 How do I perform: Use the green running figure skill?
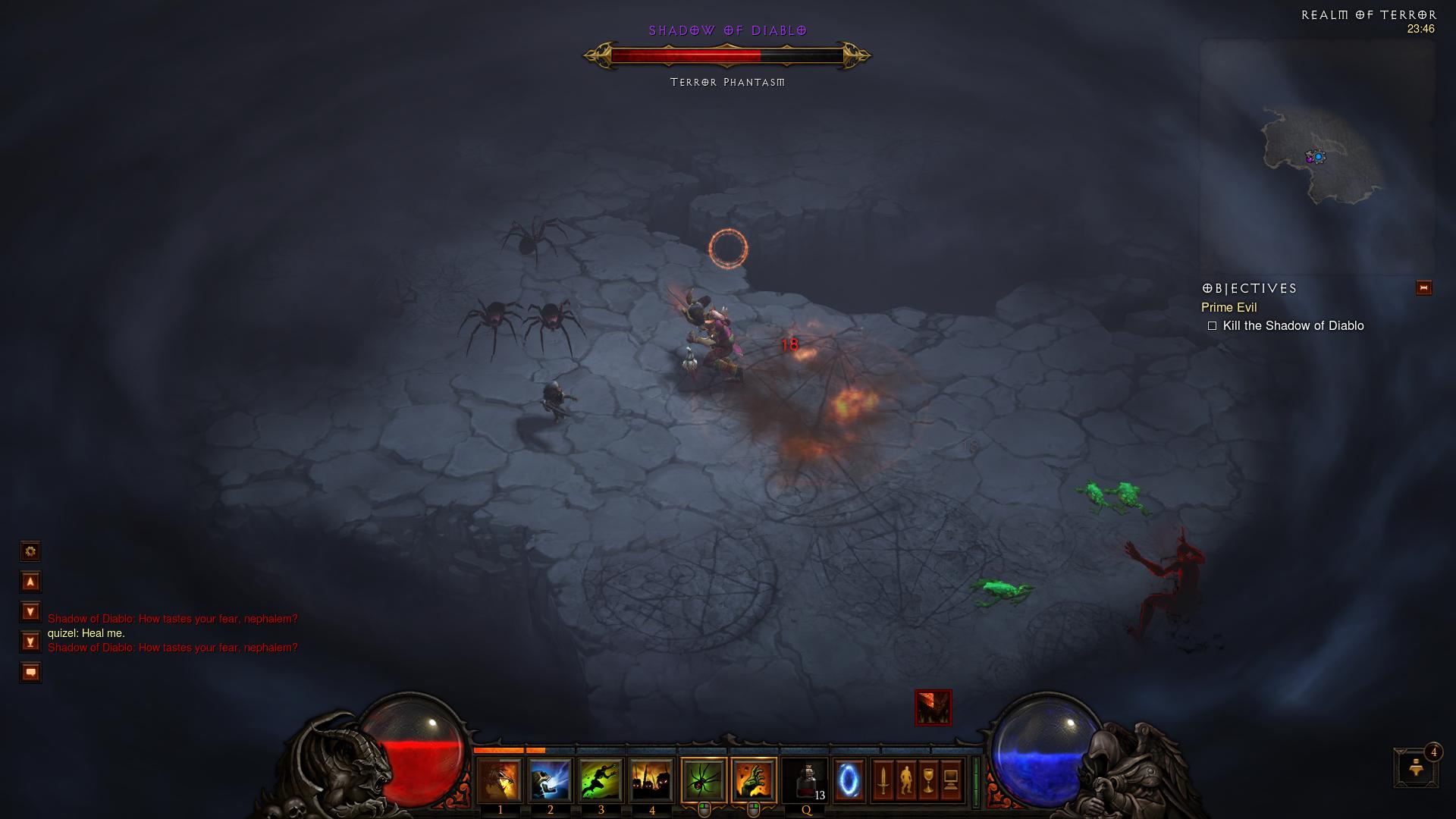(x=601, y=780)
